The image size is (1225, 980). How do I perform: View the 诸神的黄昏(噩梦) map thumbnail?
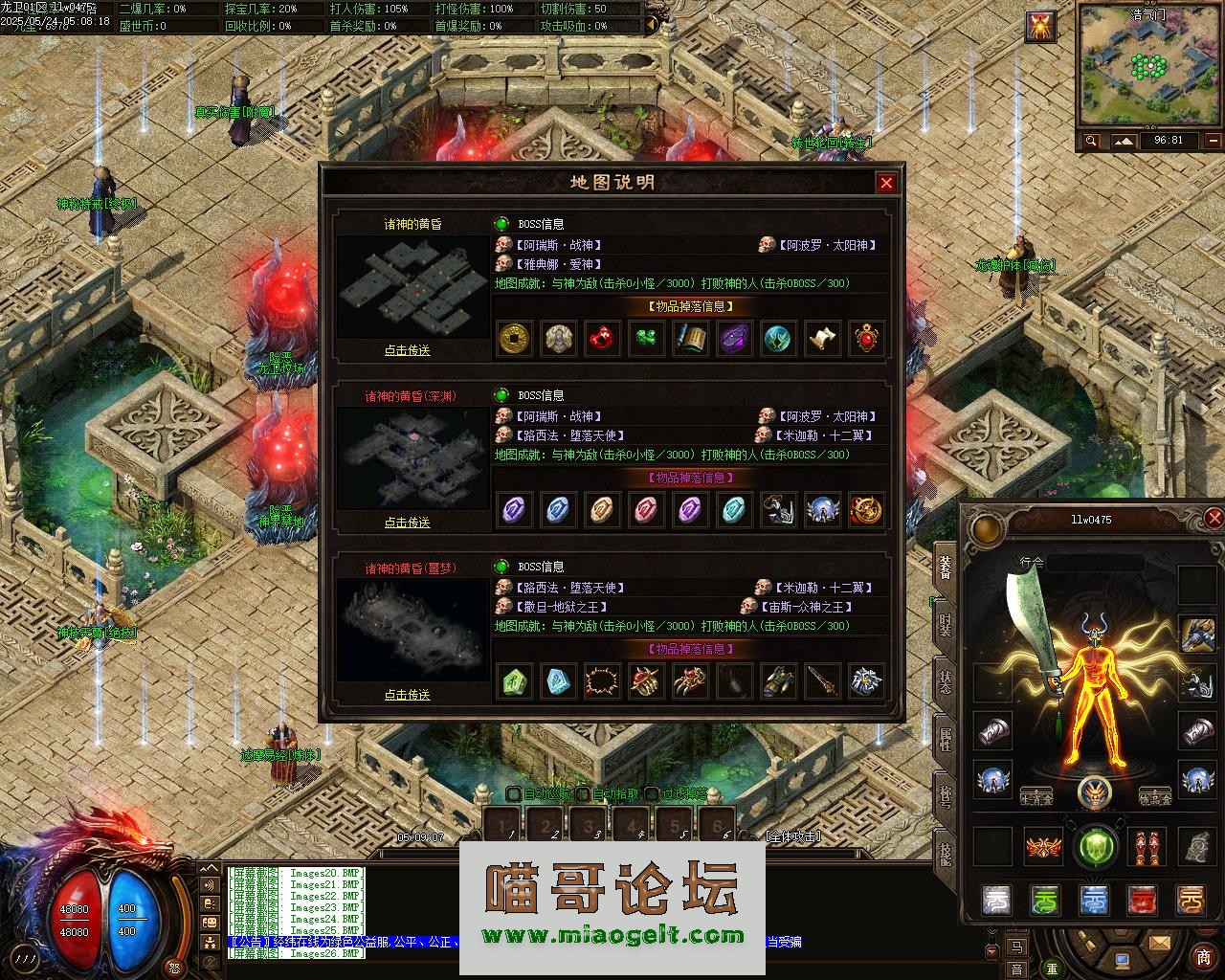pyautogui.click(x=412, y=629)
